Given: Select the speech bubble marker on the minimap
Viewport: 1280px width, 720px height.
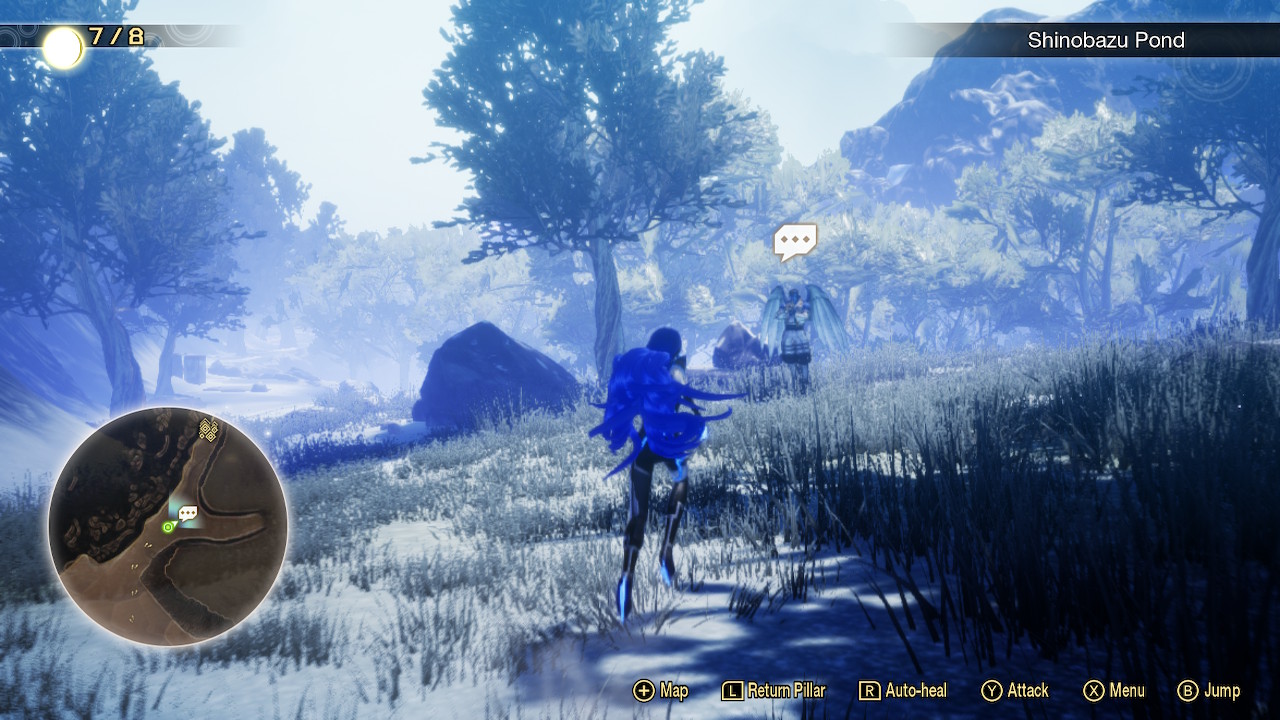Looking at the screenshot, I should 188,514.
